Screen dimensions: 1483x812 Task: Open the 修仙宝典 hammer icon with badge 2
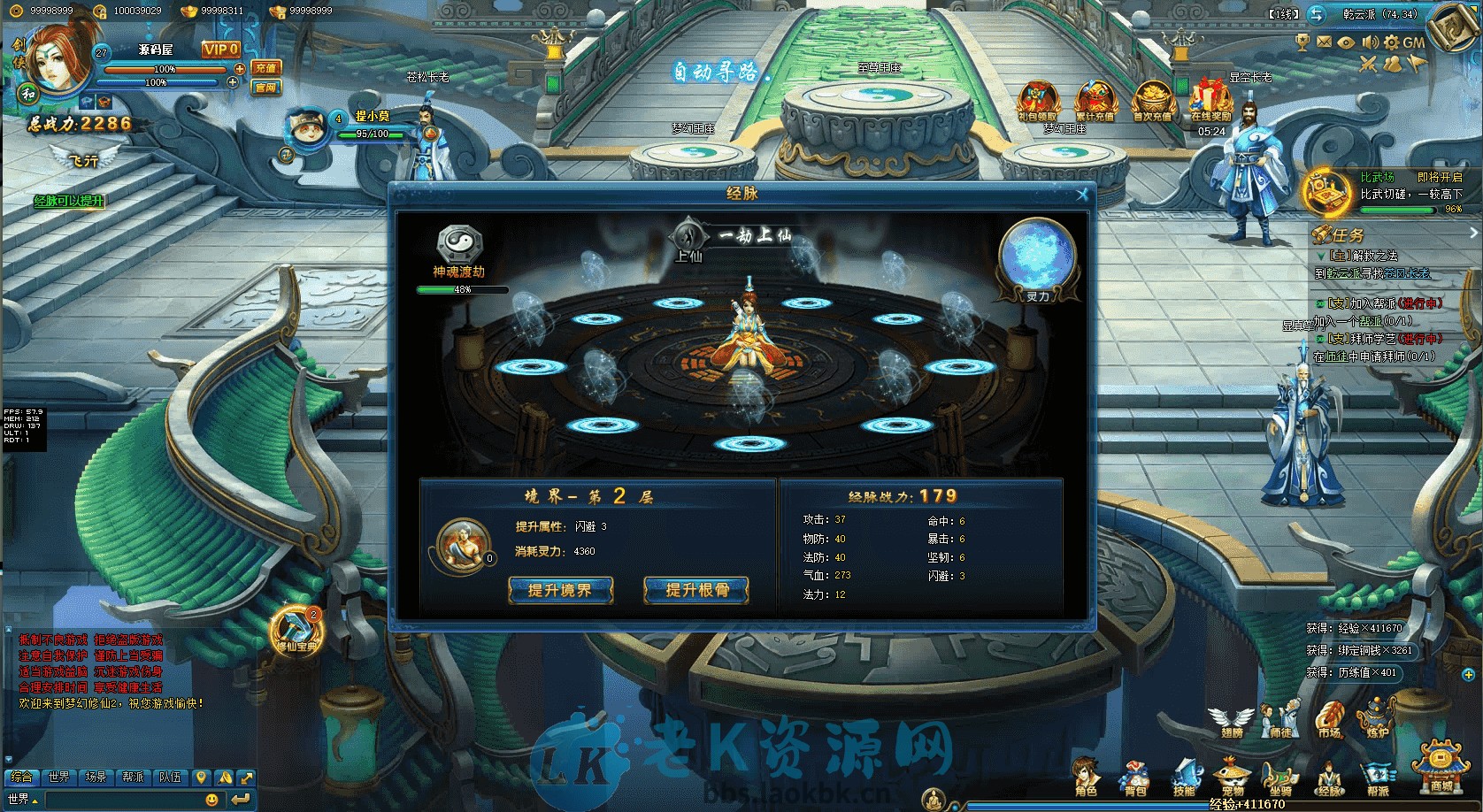point(295,630)
